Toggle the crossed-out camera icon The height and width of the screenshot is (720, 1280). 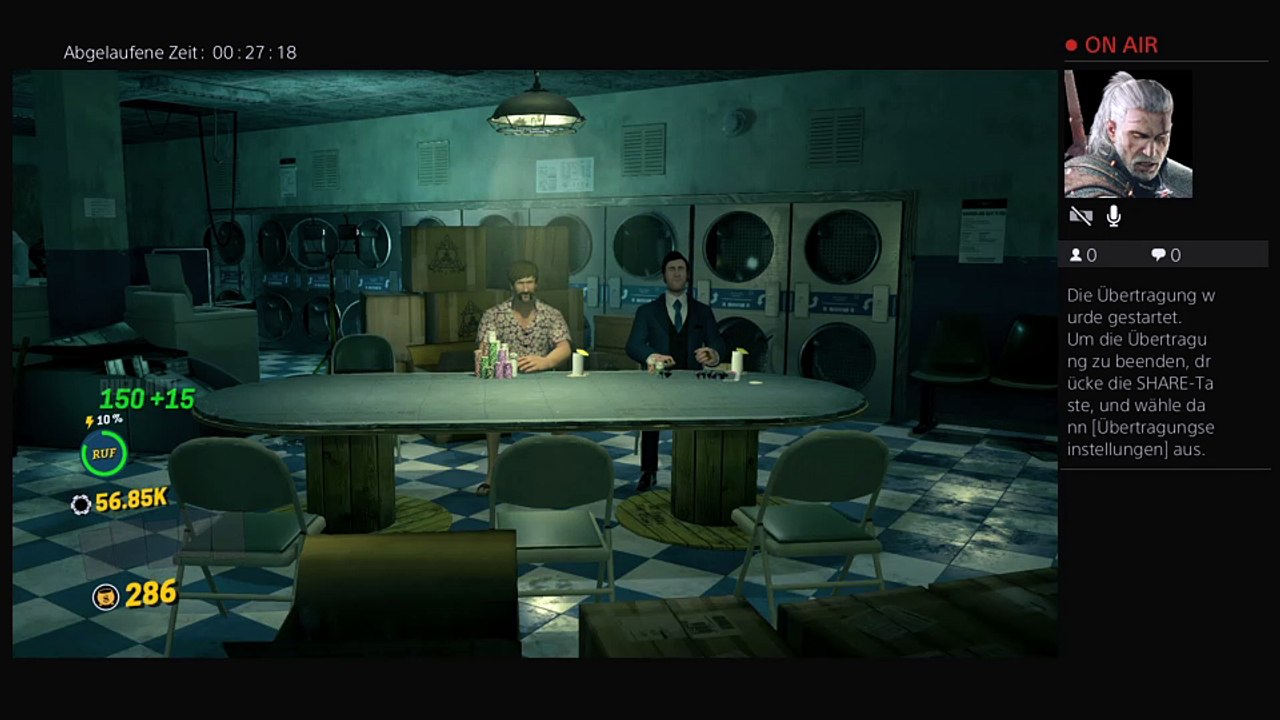(1080, 216)
